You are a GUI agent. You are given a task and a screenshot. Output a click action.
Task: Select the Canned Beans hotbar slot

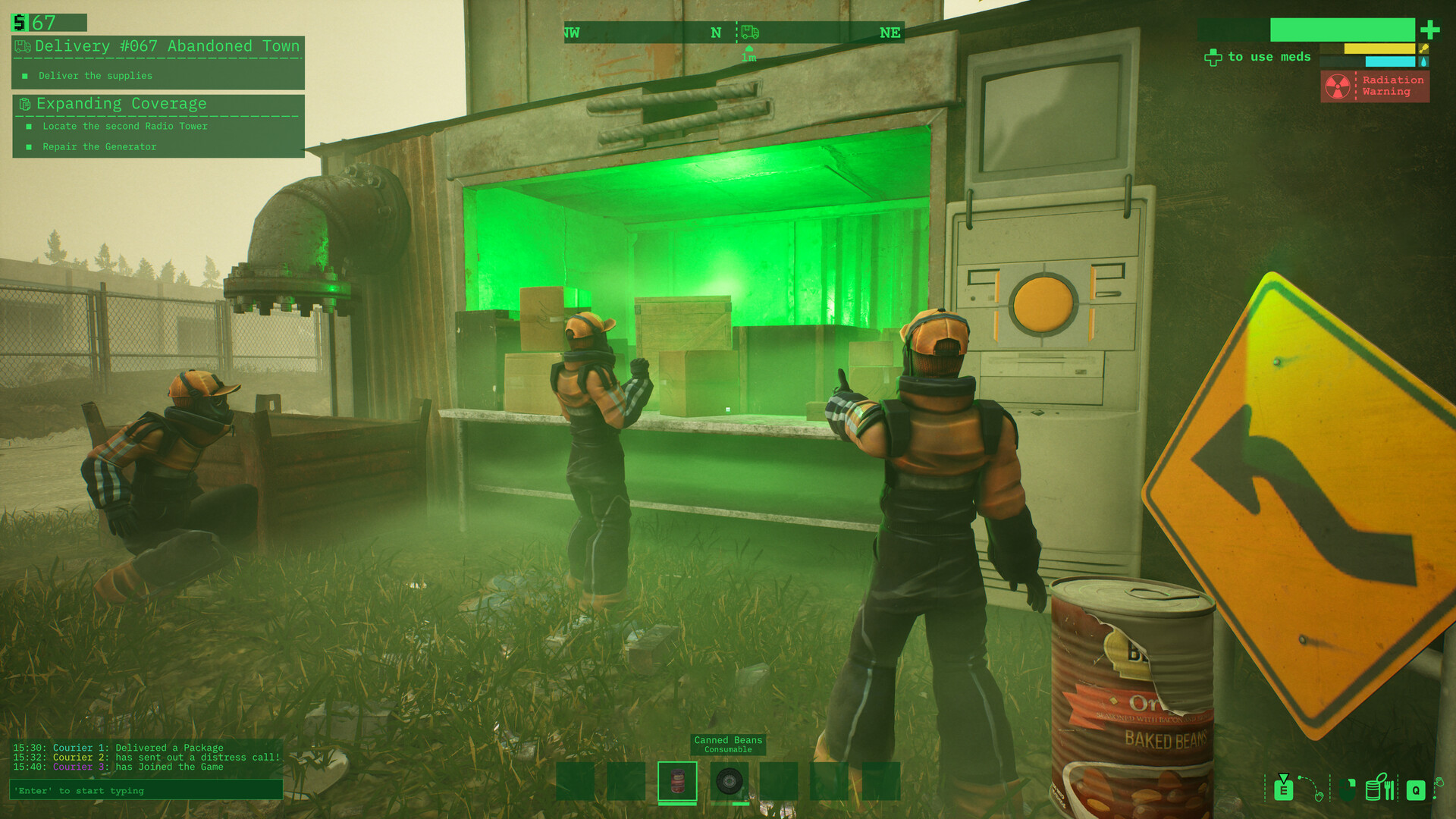677,781
